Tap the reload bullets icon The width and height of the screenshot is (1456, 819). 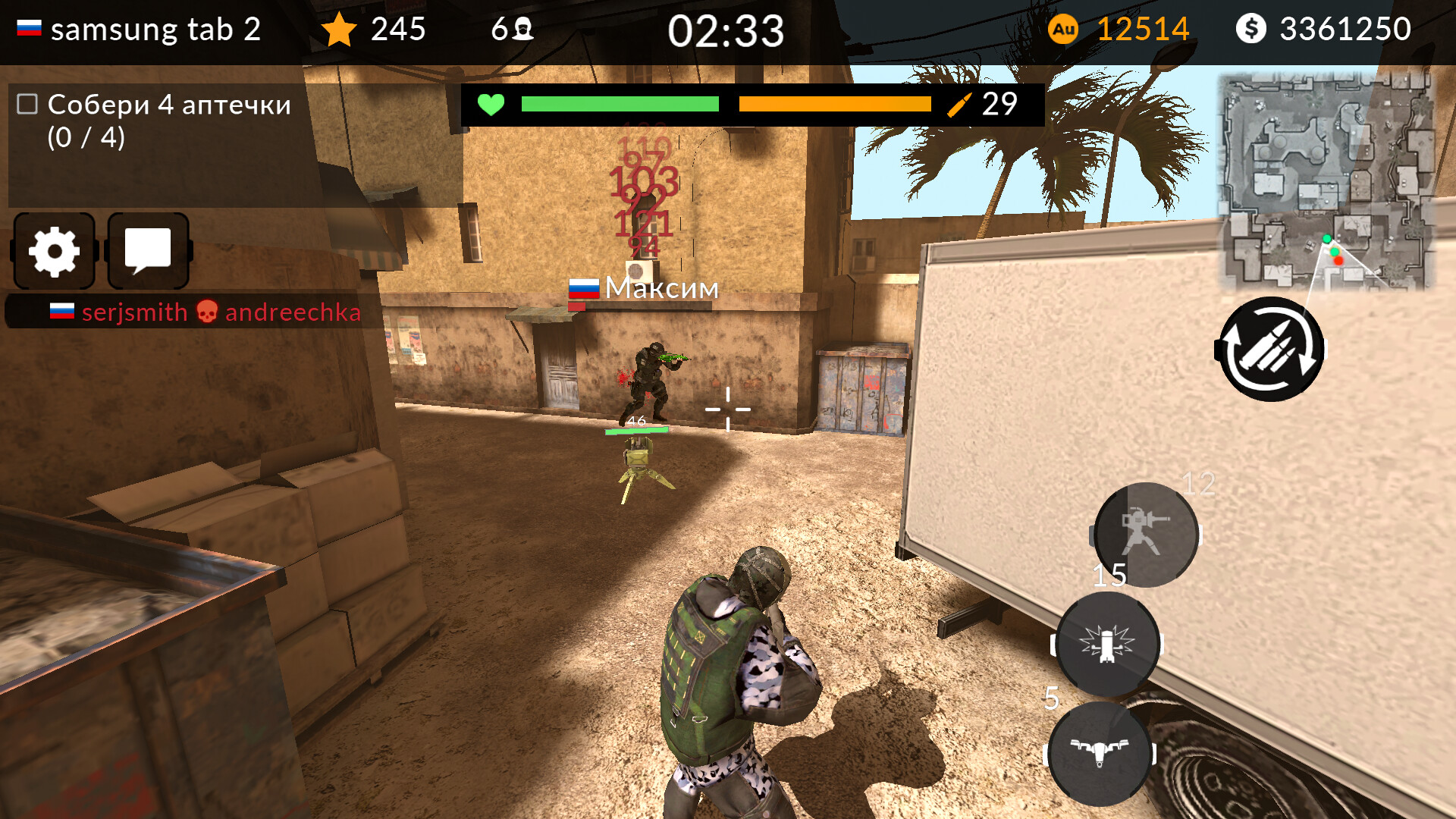(1272, 349)
